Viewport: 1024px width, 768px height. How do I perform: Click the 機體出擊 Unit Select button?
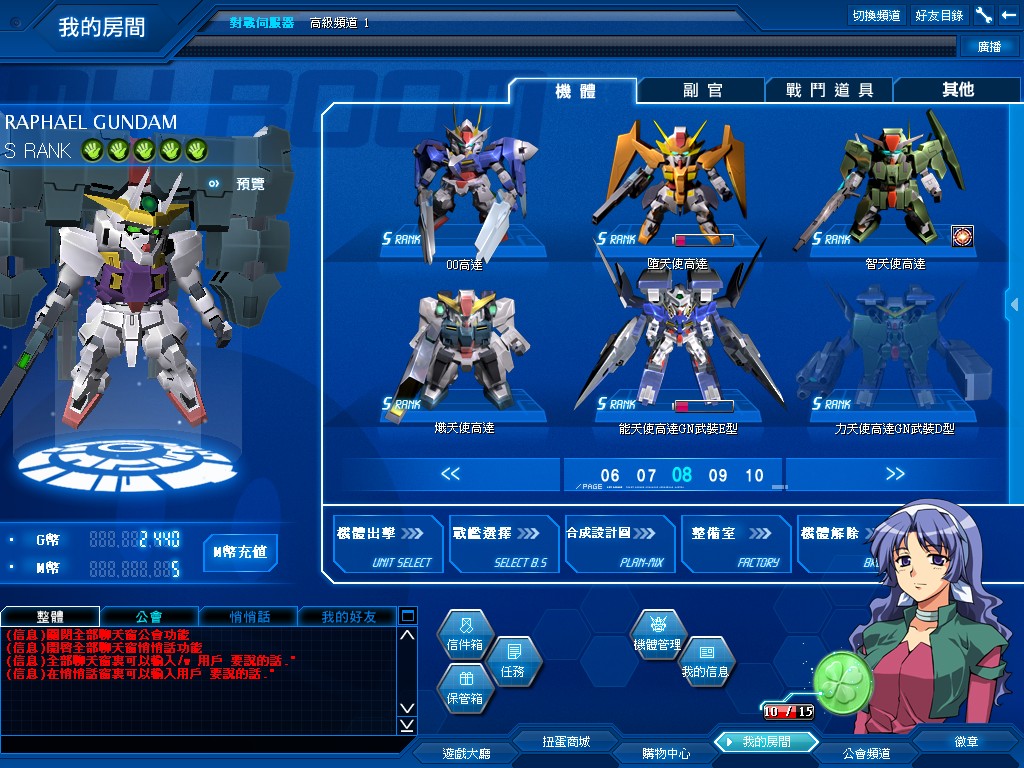pyautogui.click(x=388, y=545)
